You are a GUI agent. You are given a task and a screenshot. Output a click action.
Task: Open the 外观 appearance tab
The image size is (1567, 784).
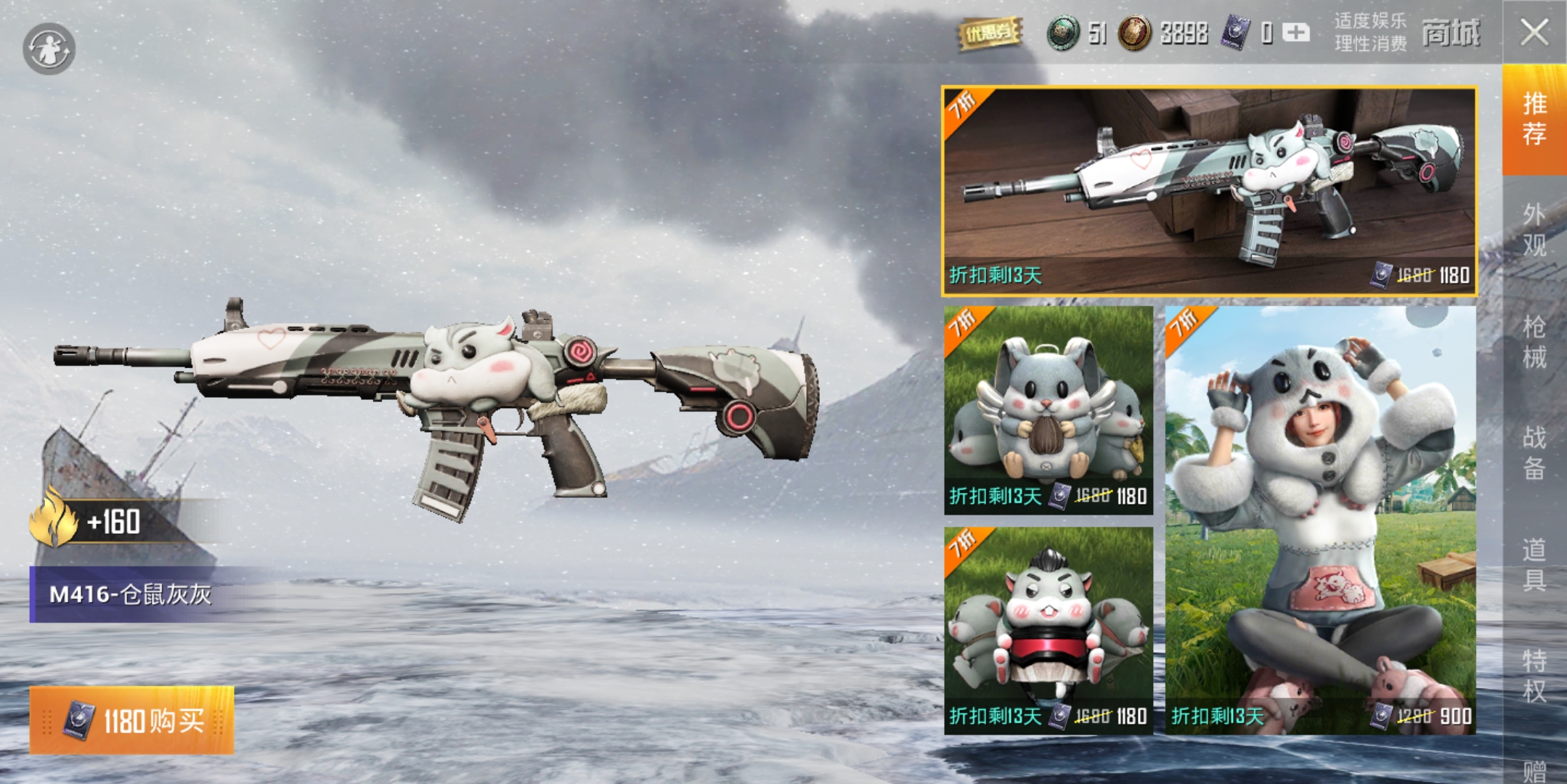coord(1534,229)
